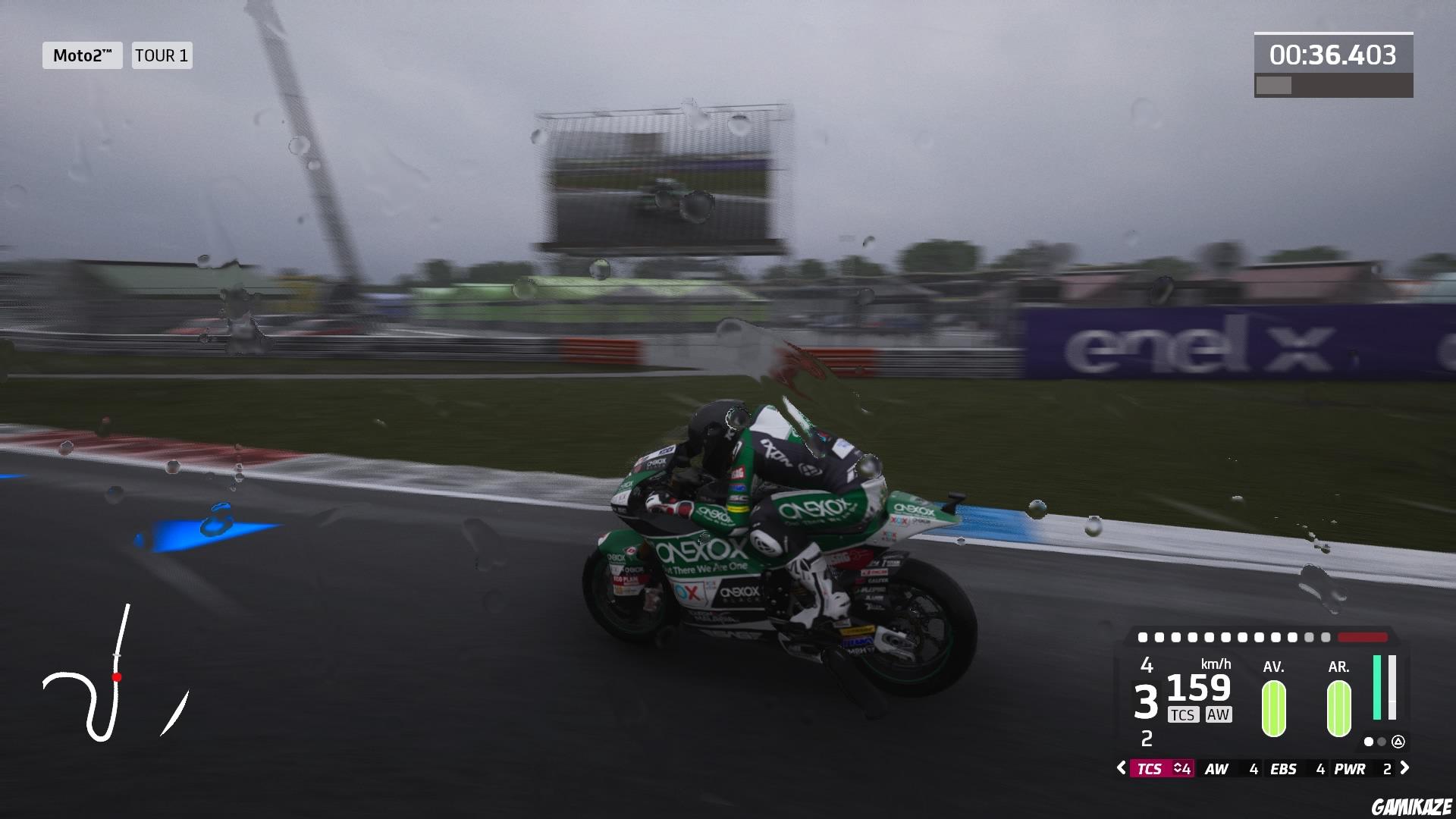
Task: Click the left chevron to switch electronics setting
Action: (x=1121, y=767)
